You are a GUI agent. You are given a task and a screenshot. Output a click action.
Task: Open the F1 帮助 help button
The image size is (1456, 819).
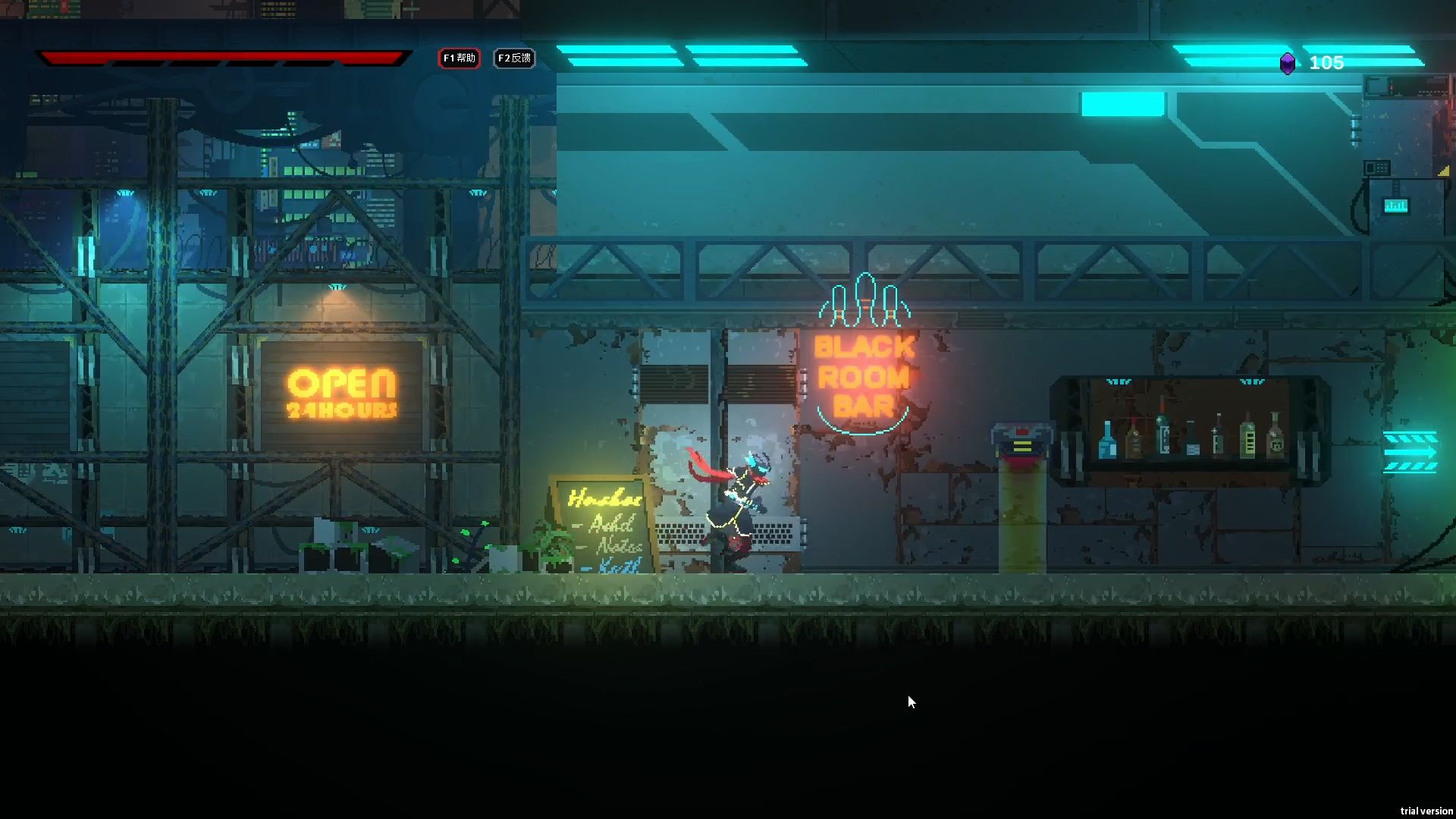coord(459,58)
